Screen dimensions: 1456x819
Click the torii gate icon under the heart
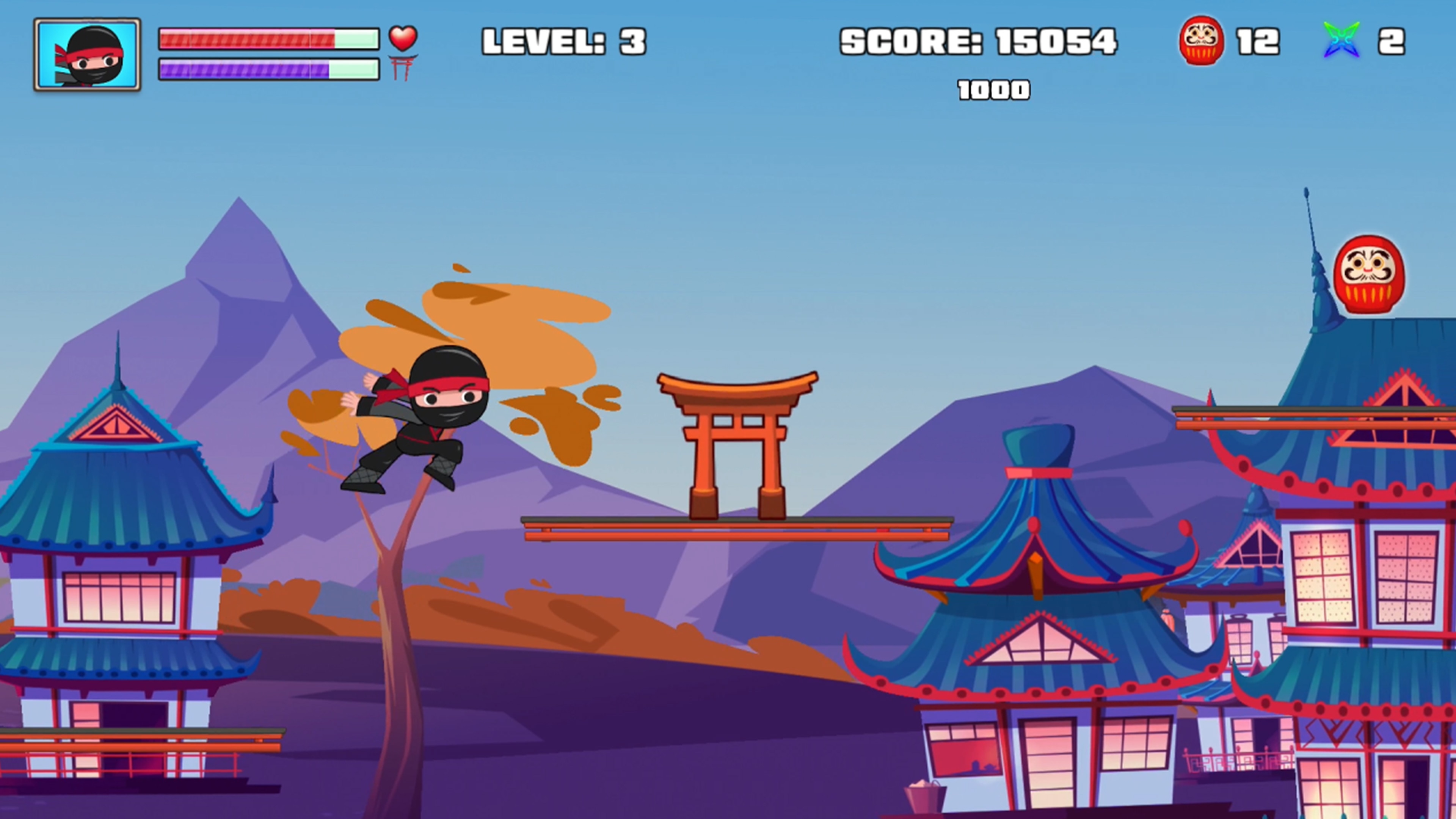click(403, 68)
